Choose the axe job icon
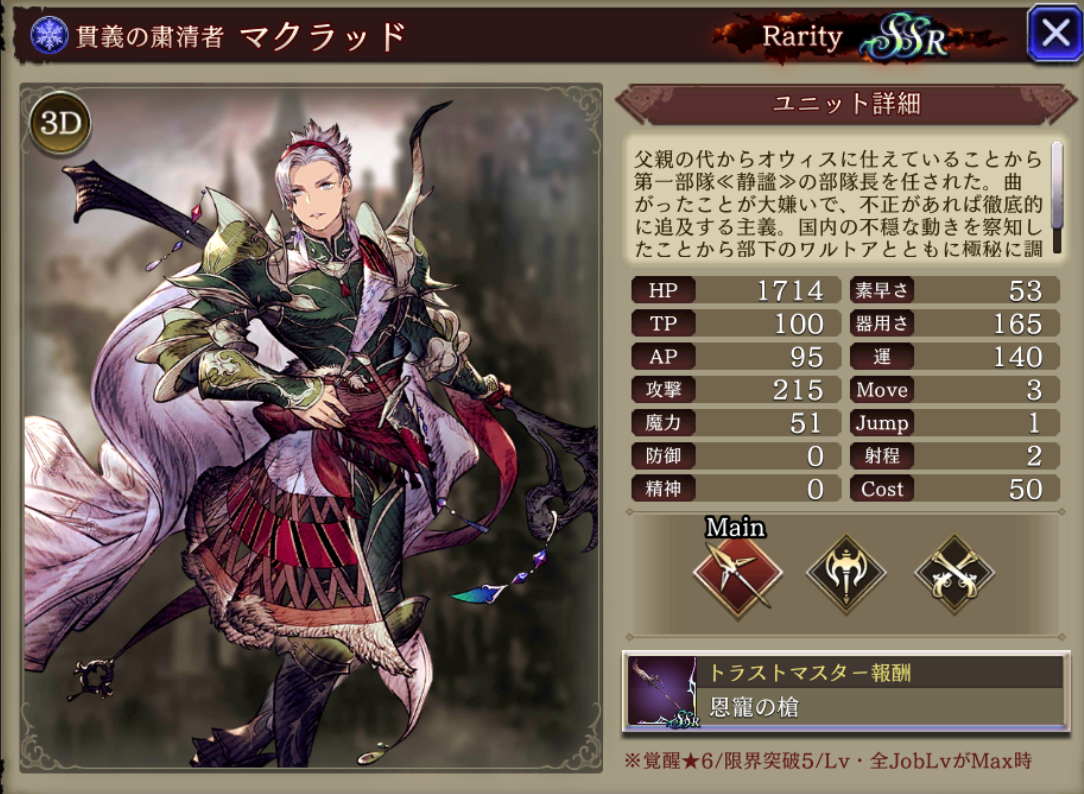Viewport: 1084px width, 794px height. (846, 574)
